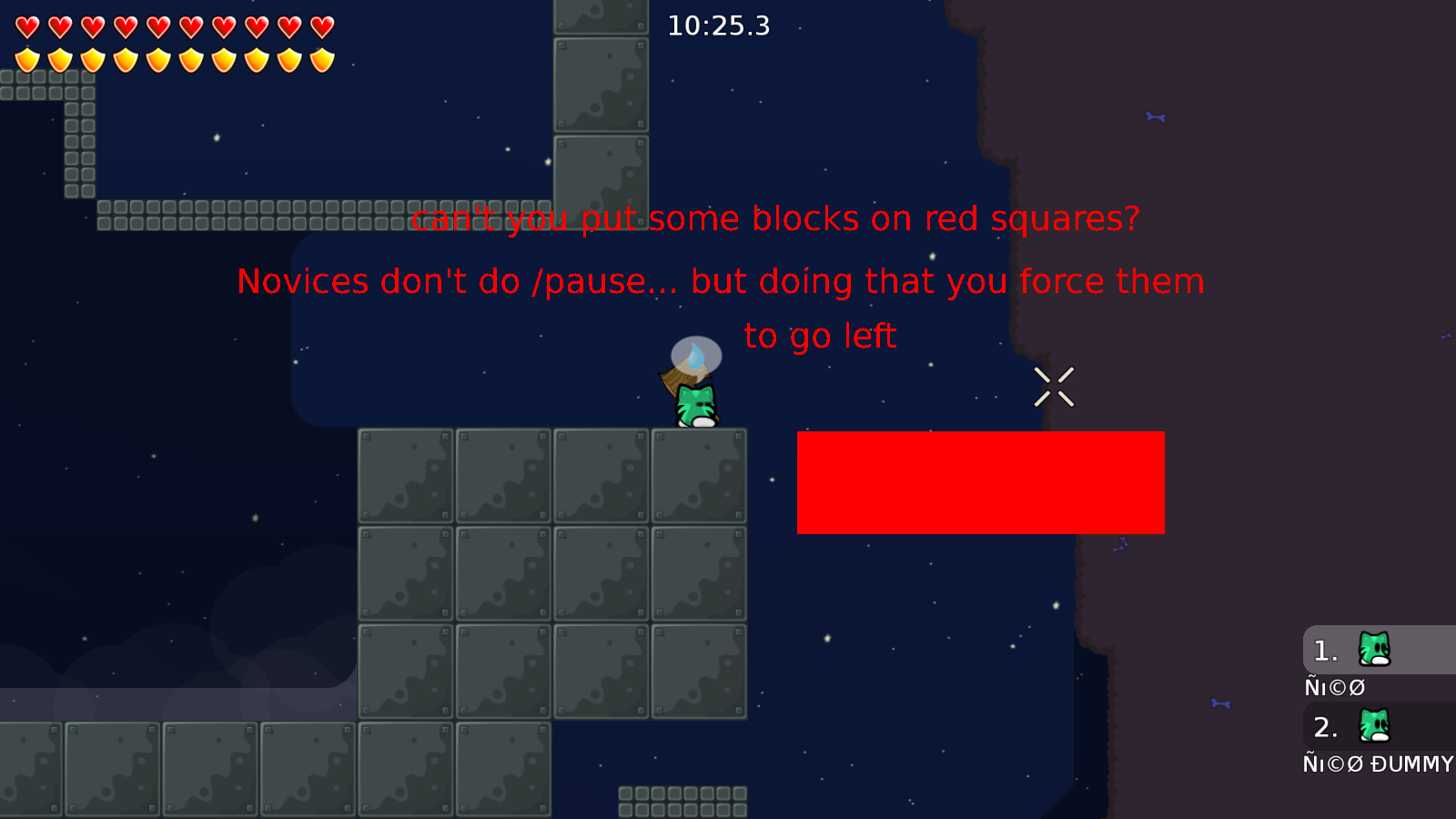The height and width of the screenshot is (819, 1456).
Task: Click the blue bone decoration on the right wall
Action: tap(1154, 116)
